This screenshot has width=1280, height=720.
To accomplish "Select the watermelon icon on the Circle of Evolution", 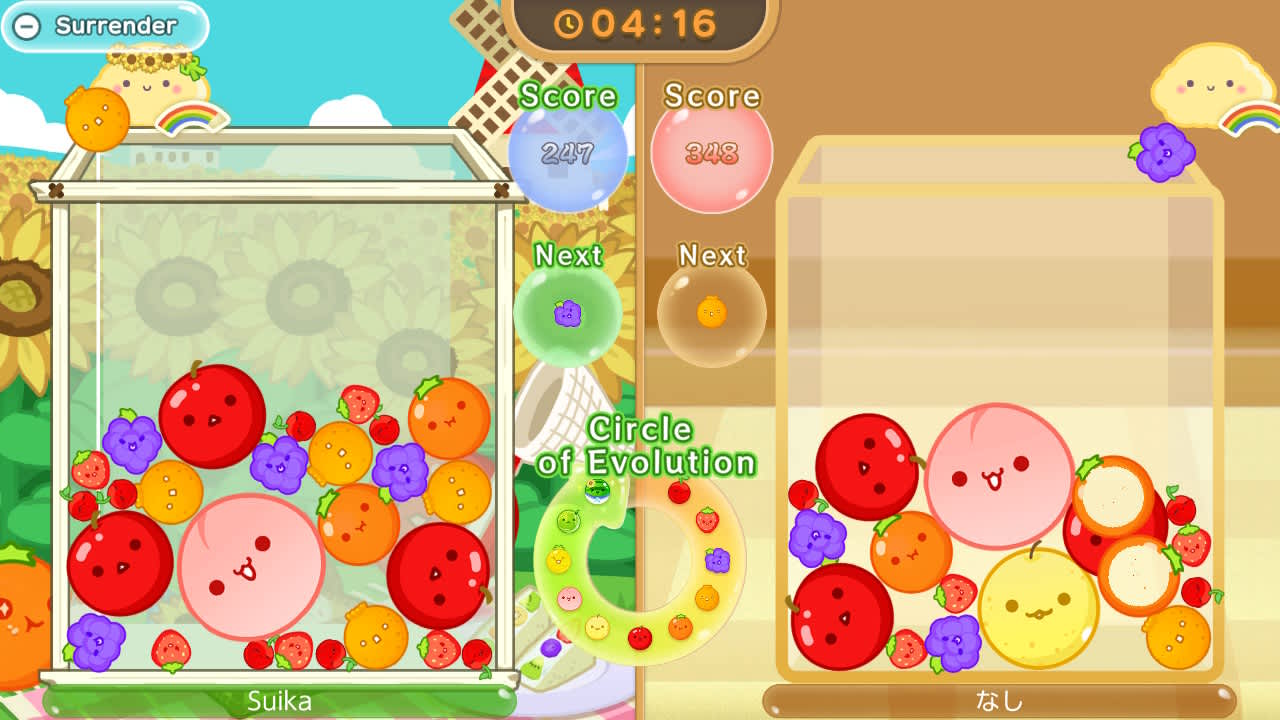I will (597, 491).
